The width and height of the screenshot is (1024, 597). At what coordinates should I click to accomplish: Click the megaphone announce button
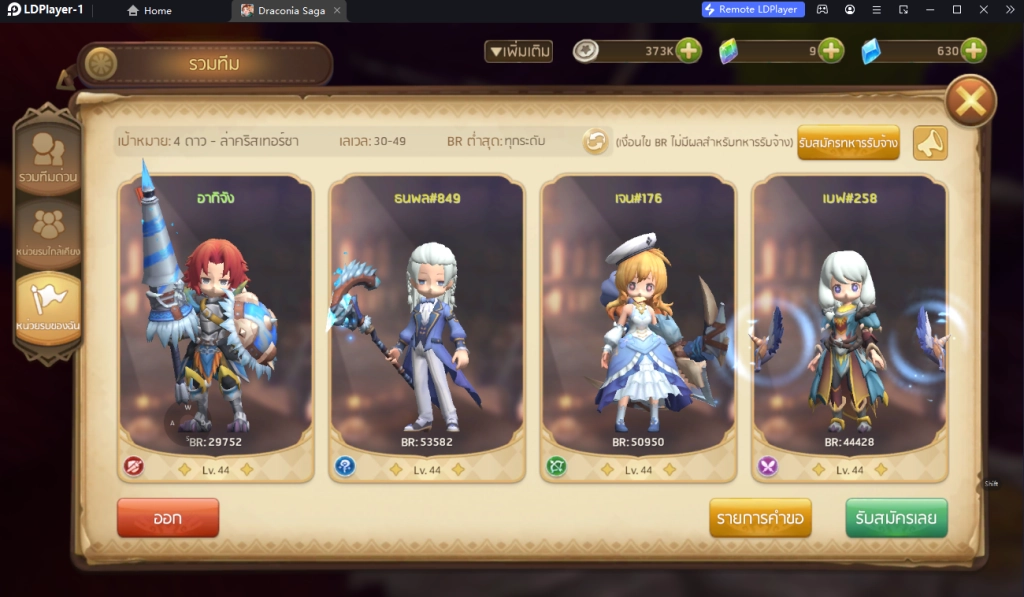[x=930, y=143]
